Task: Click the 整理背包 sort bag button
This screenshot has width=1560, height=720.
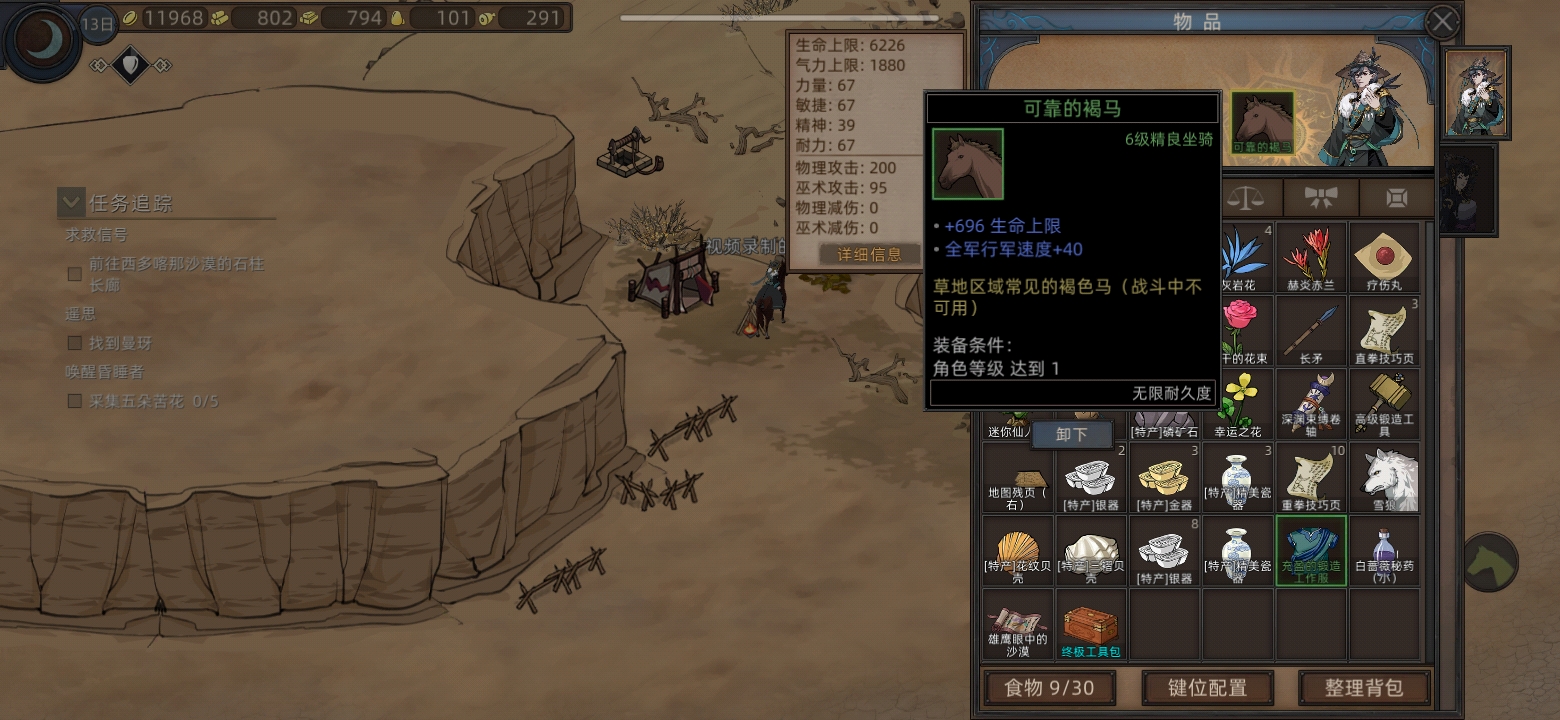Action: click(1364, 688)
